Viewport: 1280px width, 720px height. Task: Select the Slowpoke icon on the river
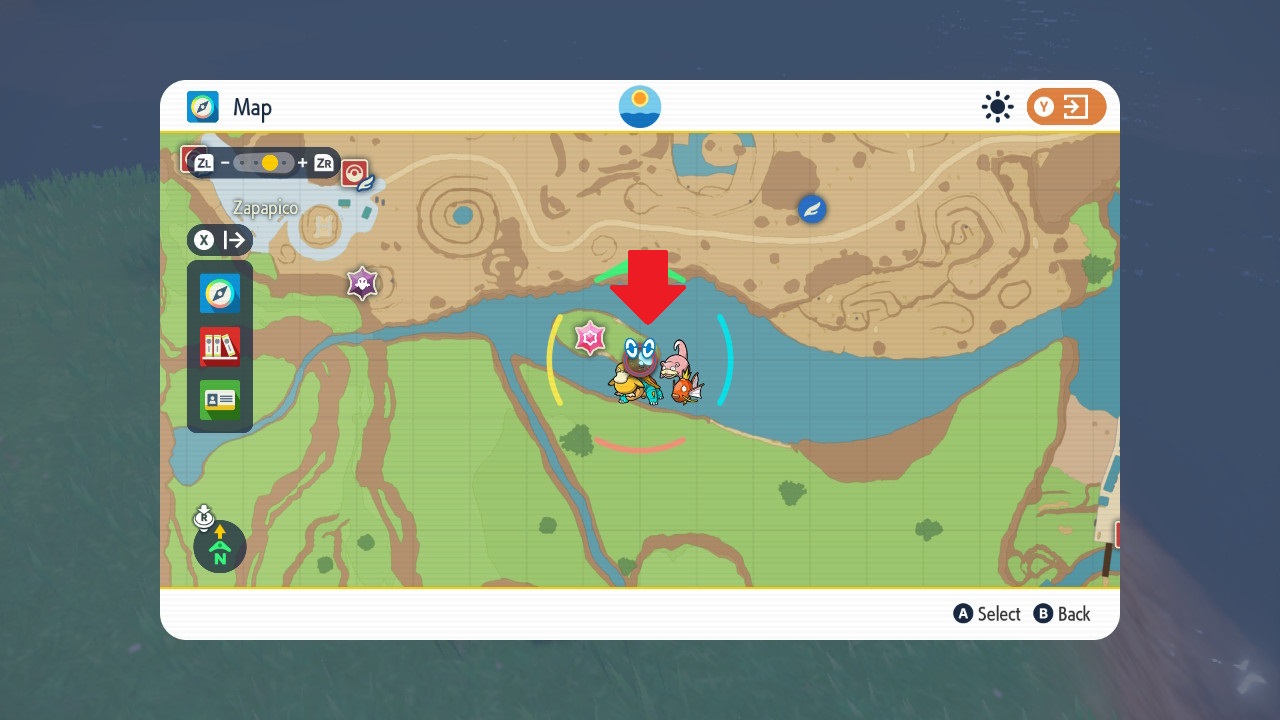coord(678,356)
